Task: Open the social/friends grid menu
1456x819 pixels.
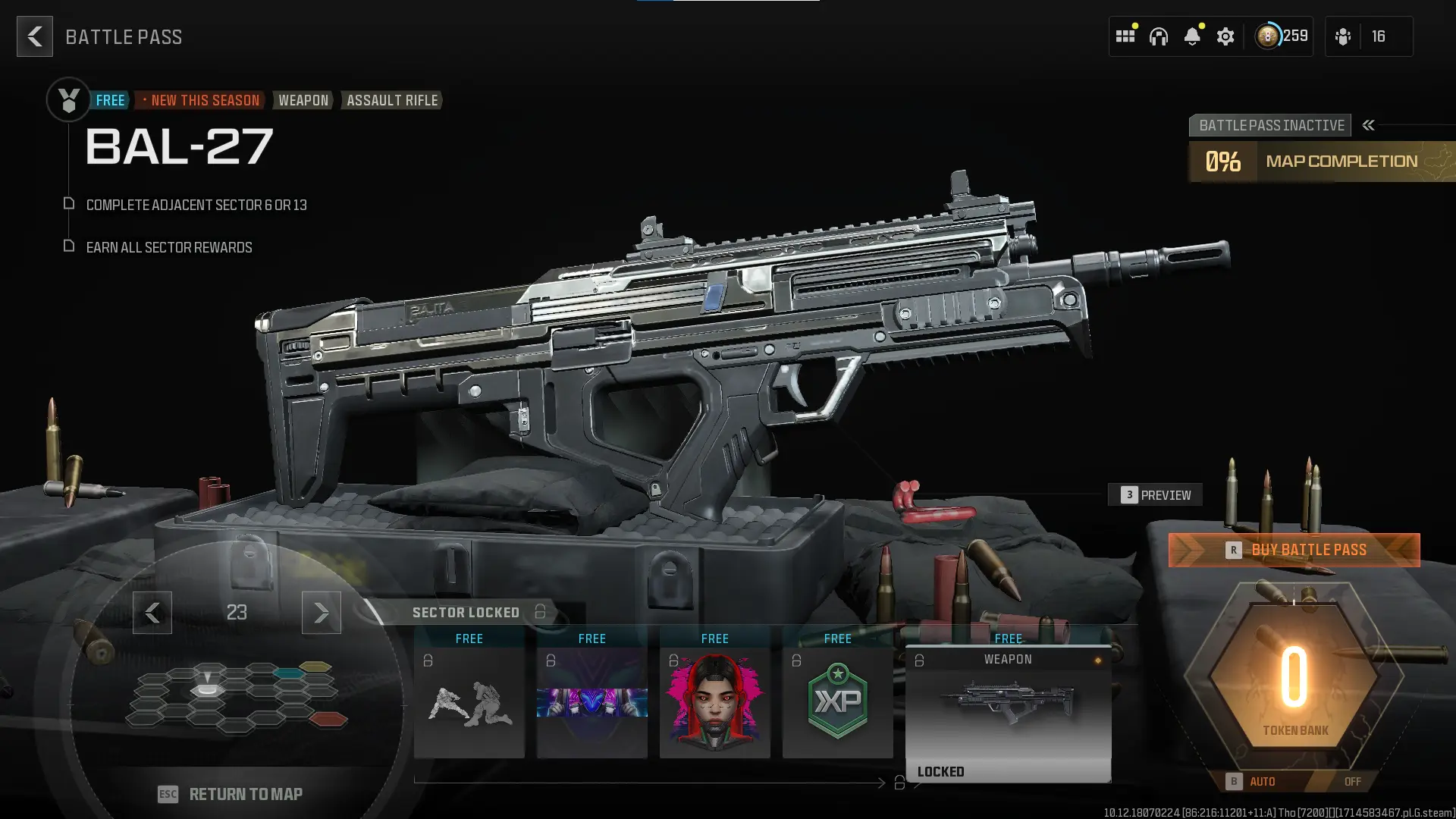Action: pyautogui.click(x=1125, y=36)
